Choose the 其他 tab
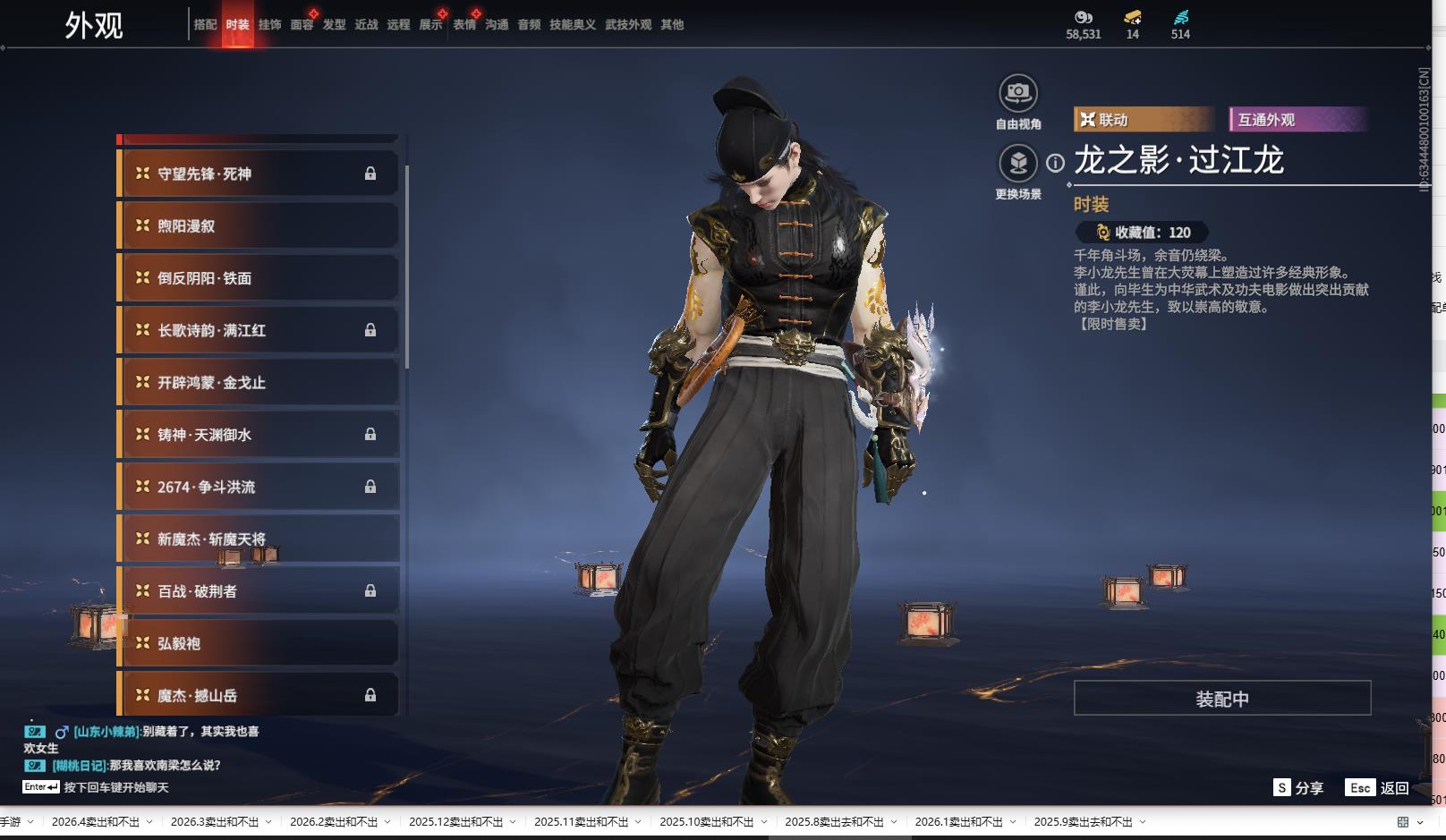The height and width of the screenshot is (840, 1446). point(671,25)
